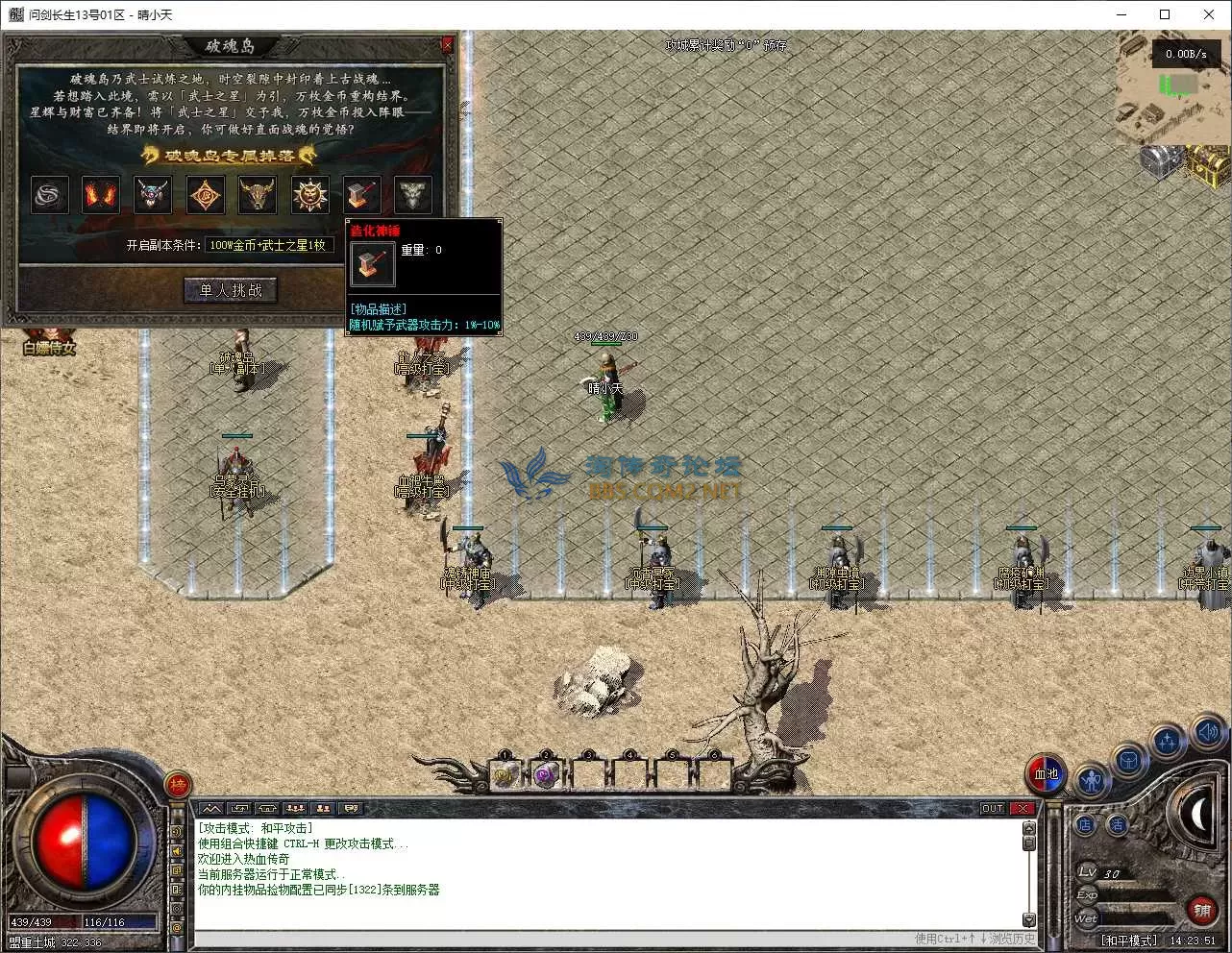Viewport: 1232px width, 953px height.
Task: Select the lion sun medallion drop icon
Action: pos(309,195)
